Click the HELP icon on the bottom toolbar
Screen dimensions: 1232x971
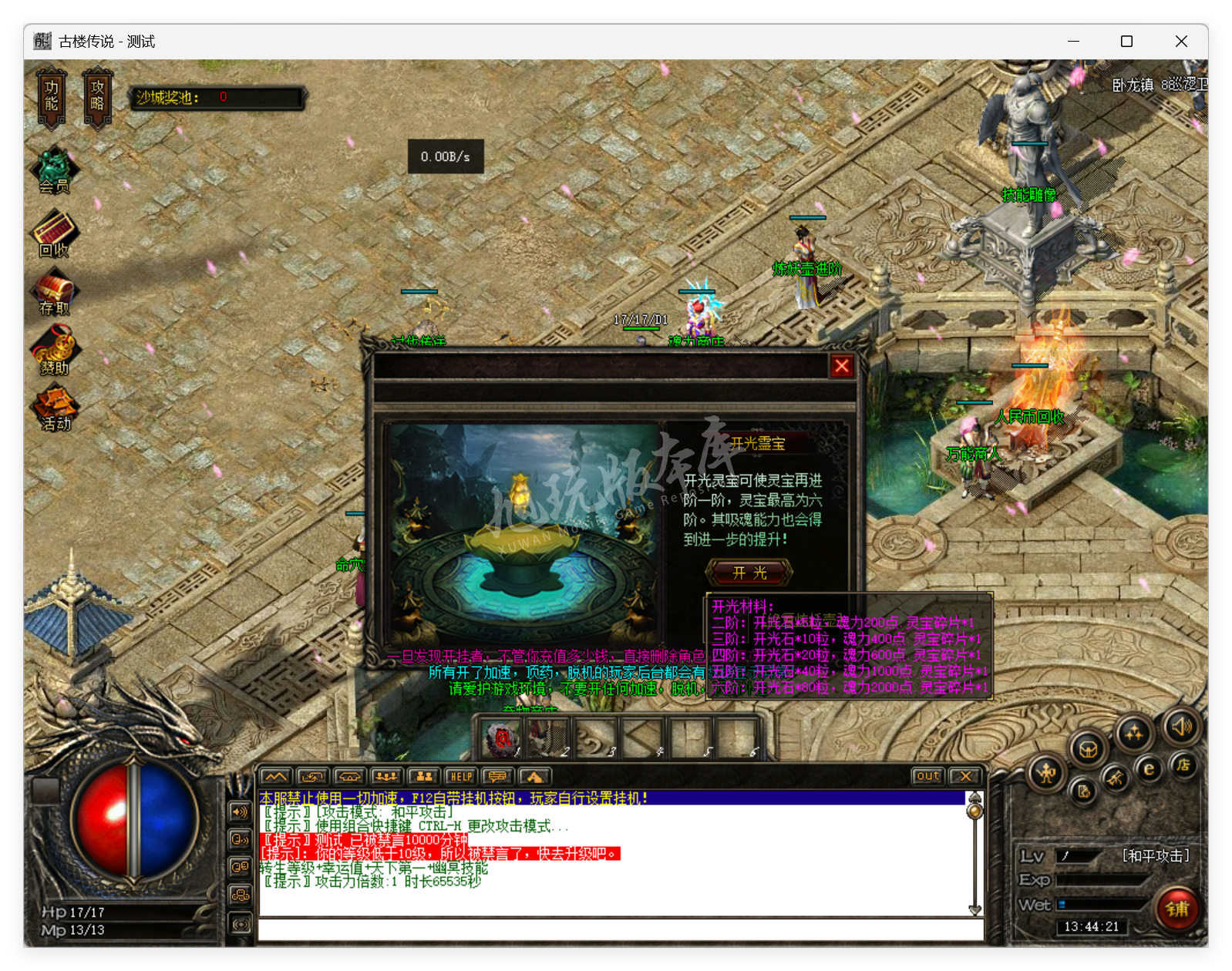(461, 776)
